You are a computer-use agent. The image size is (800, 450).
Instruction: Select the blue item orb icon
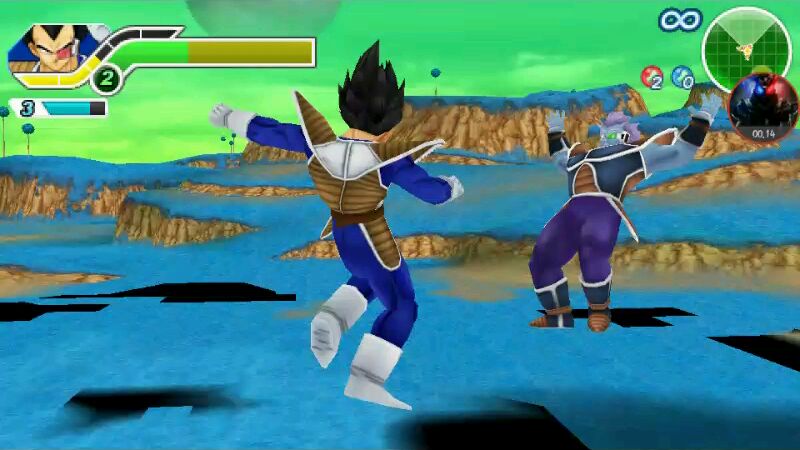682,76
